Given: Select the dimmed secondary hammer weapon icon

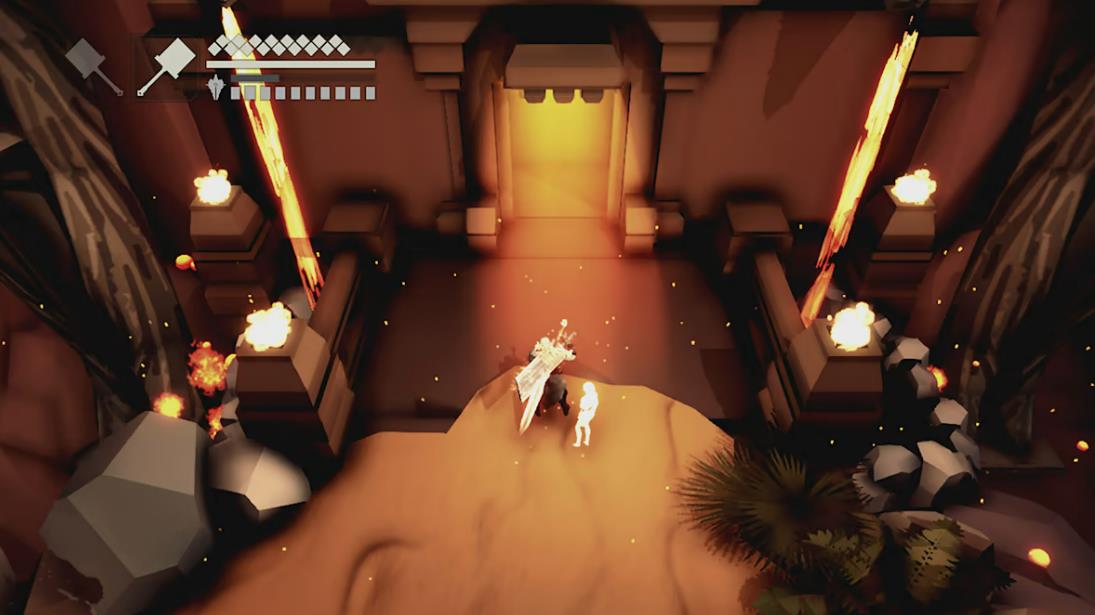Looking at the screenshot, I should pos(92,65).
